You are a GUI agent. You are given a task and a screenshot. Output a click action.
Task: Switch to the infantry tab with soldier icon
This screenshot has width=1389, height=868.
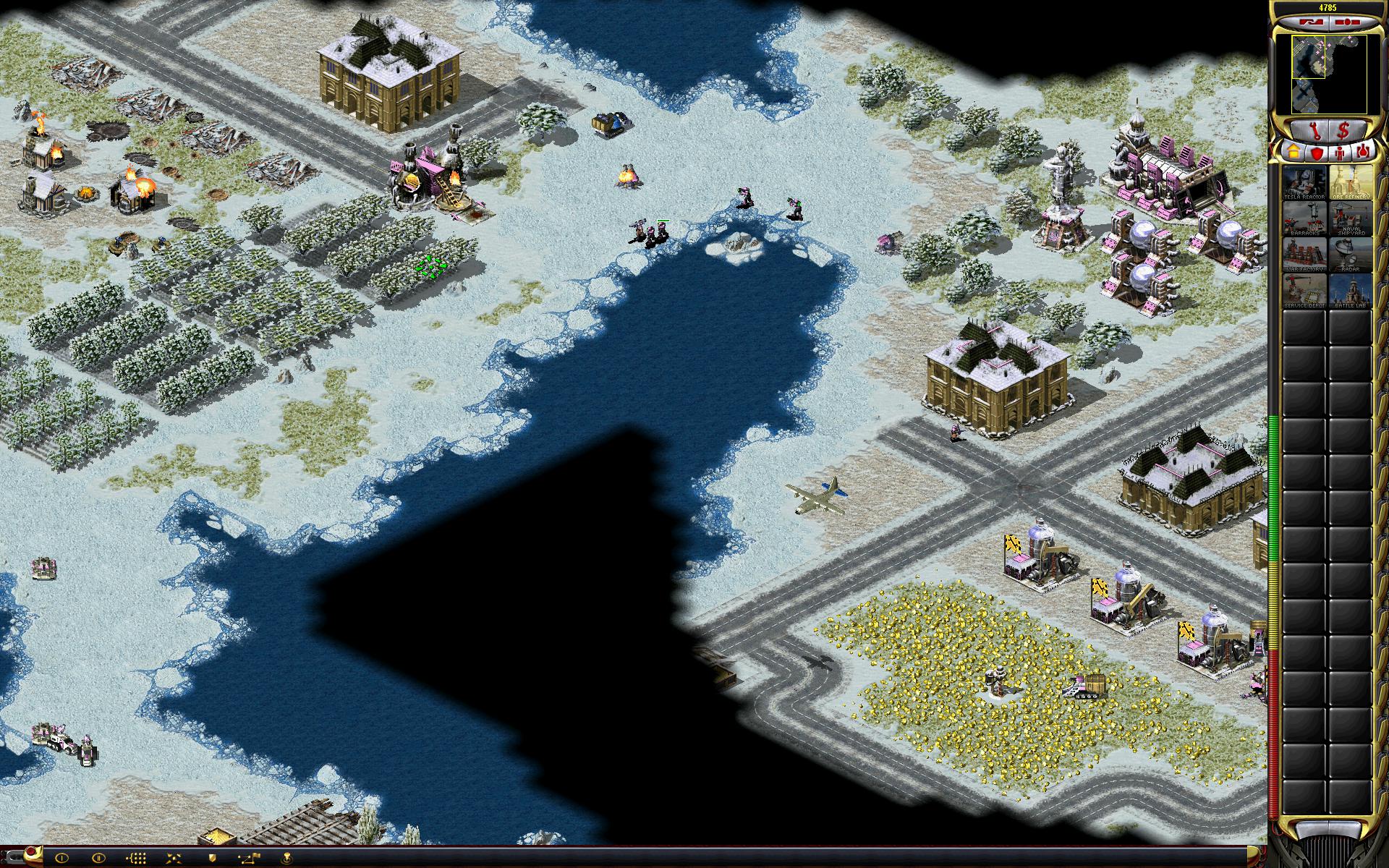tap(1340, 153)
